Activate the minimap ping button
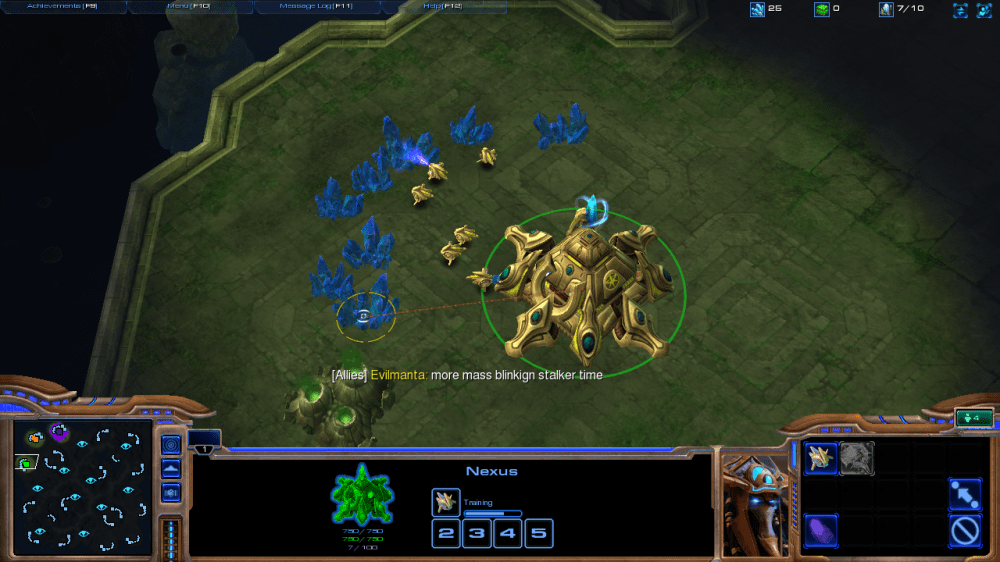Viewport: 1000px width, 562px height. click(x=171, y=444)
